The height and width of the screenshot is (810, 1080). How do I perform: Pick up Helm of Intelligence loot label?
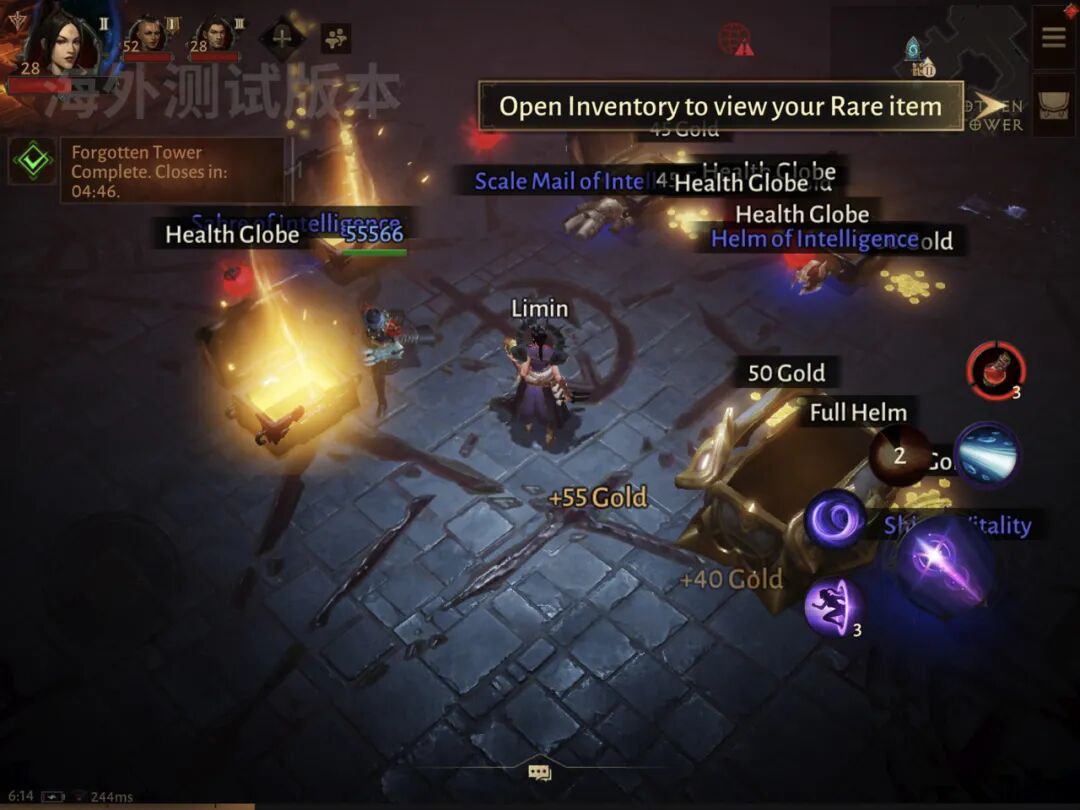pyautogui.click(x=814, y=239)
